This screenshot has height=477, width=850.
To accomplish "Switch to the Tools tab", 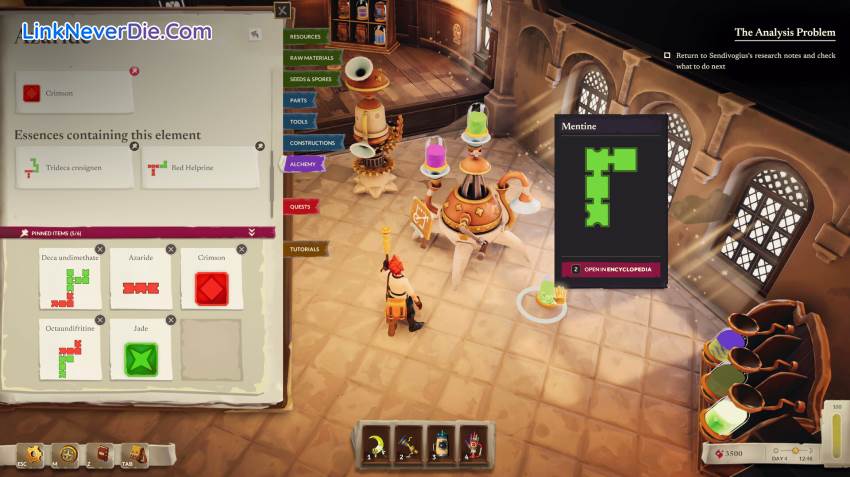I will tap(300, 121).
